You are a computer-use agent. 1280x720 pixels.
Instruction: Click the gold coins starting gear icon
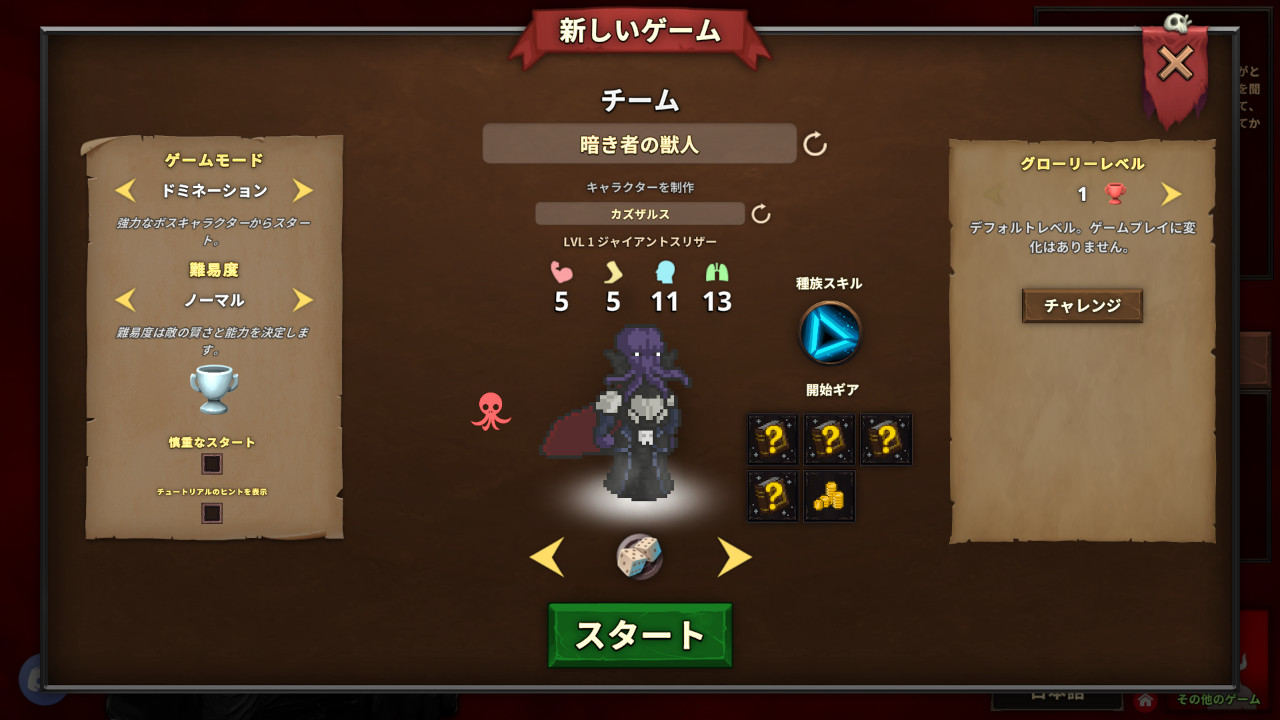point(830,497)
